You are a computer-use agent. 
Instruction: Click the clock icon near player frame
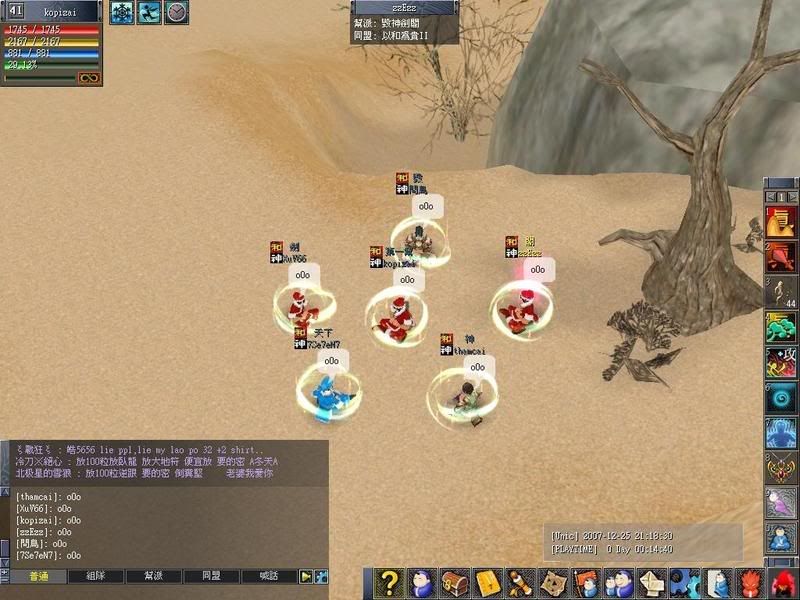[x=176, y=12]
